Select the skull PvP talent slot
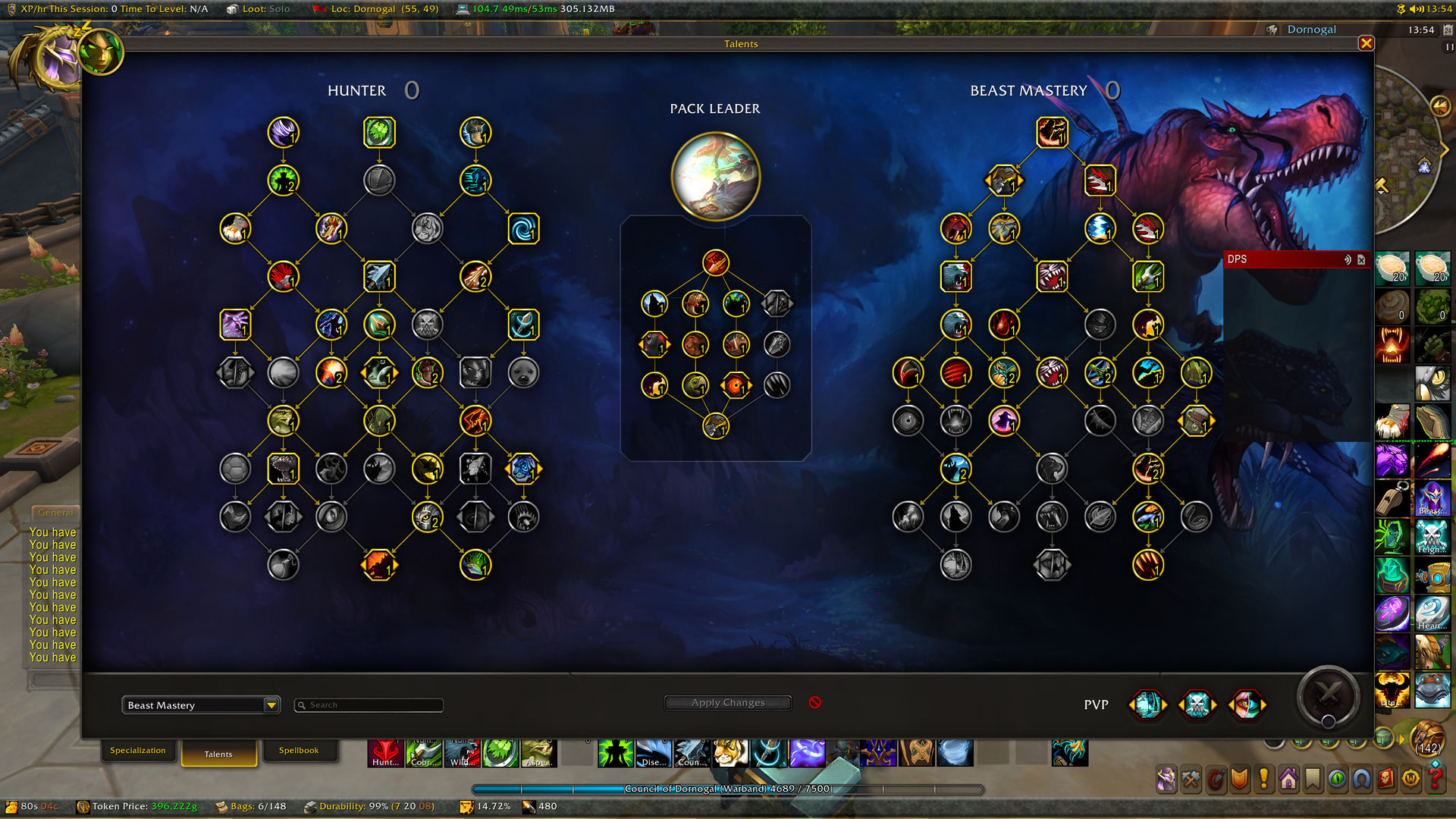The height and width of the screenshot is (819, 1456). (x=1197, y=704)
